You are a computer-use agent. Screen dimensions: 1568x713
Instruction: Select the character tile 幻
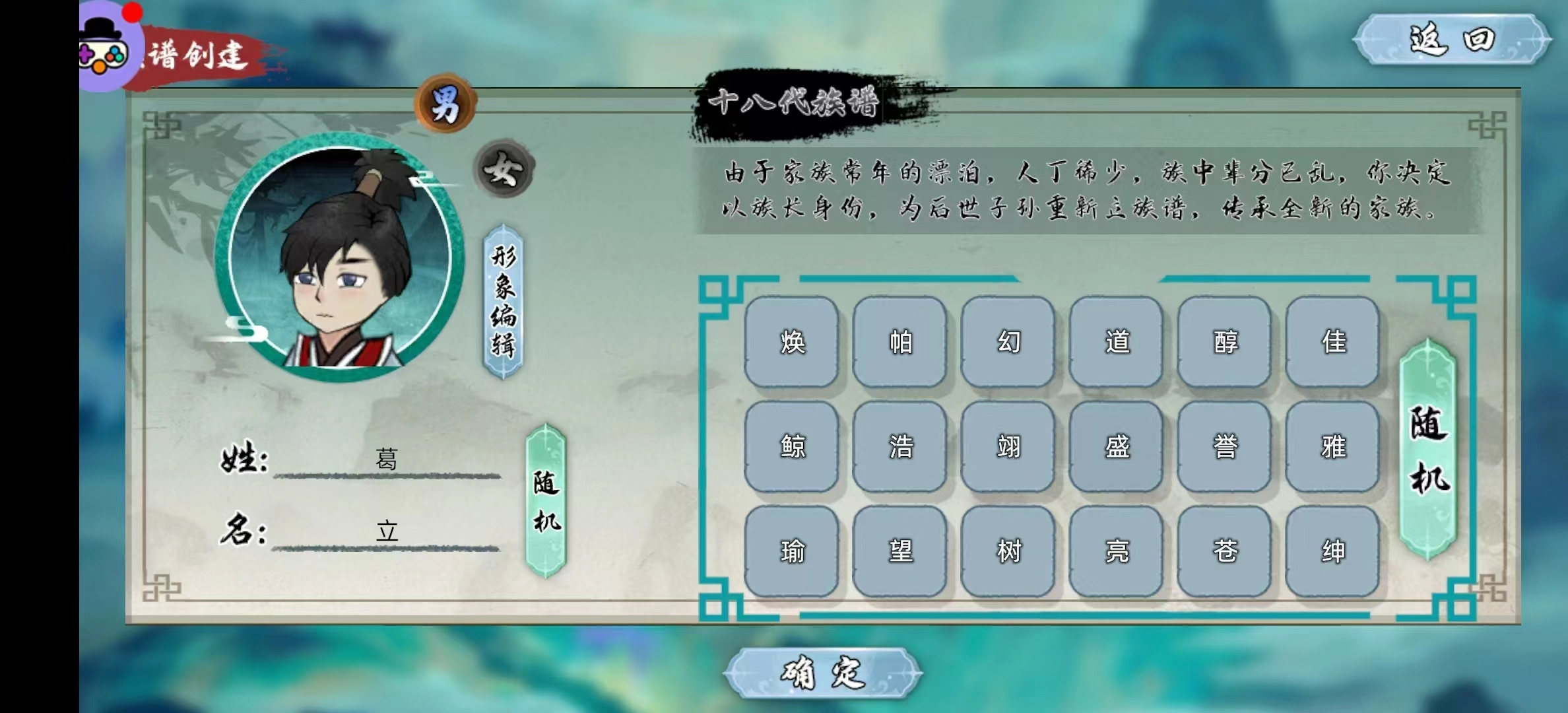click(1007, 343)
